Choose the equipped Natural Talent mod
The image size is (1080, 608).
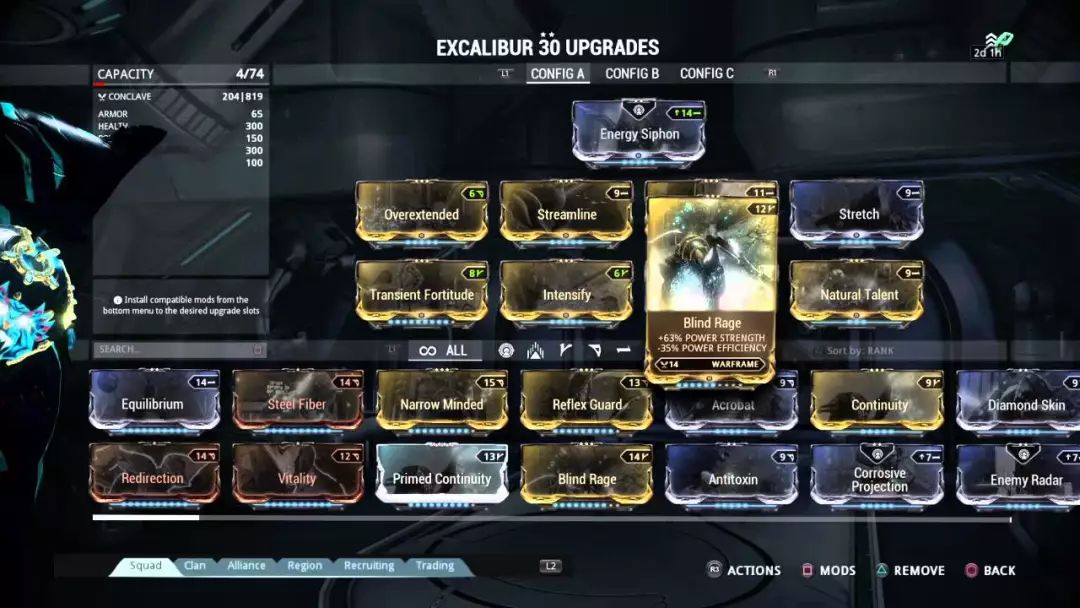(x=857, y=294)
